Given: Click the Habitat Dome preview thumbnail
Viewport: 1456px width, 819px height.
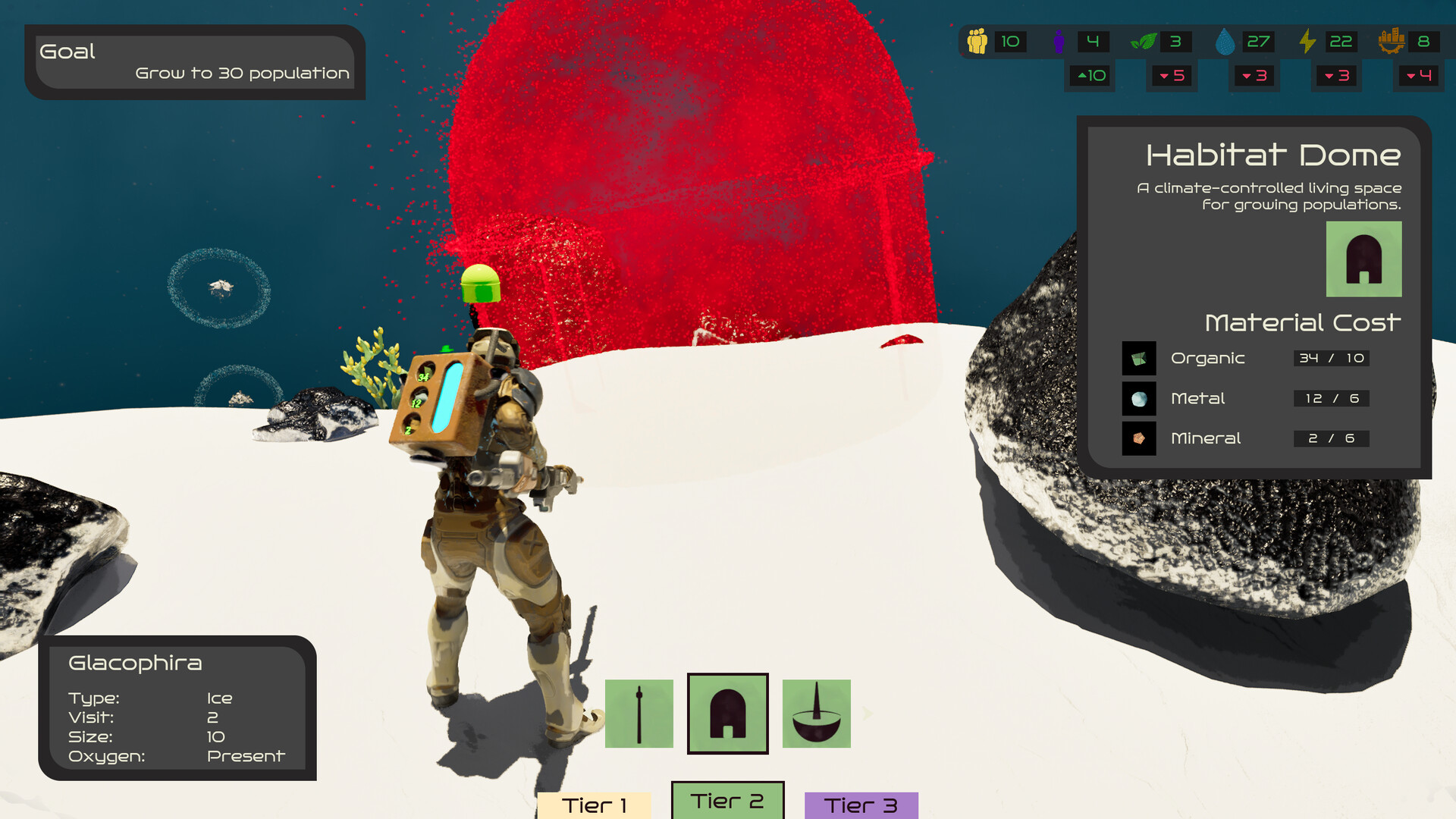Looking at the screenshot, I should (x=1364, y=259).
